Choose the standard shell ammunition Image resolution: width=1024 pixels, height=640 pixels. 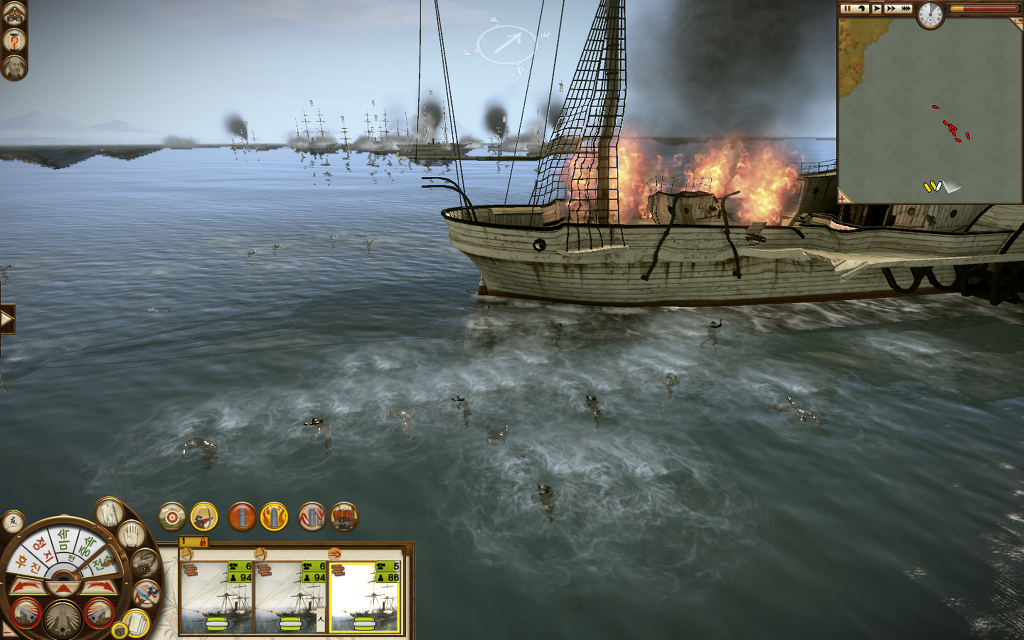[x=242, y=516]
